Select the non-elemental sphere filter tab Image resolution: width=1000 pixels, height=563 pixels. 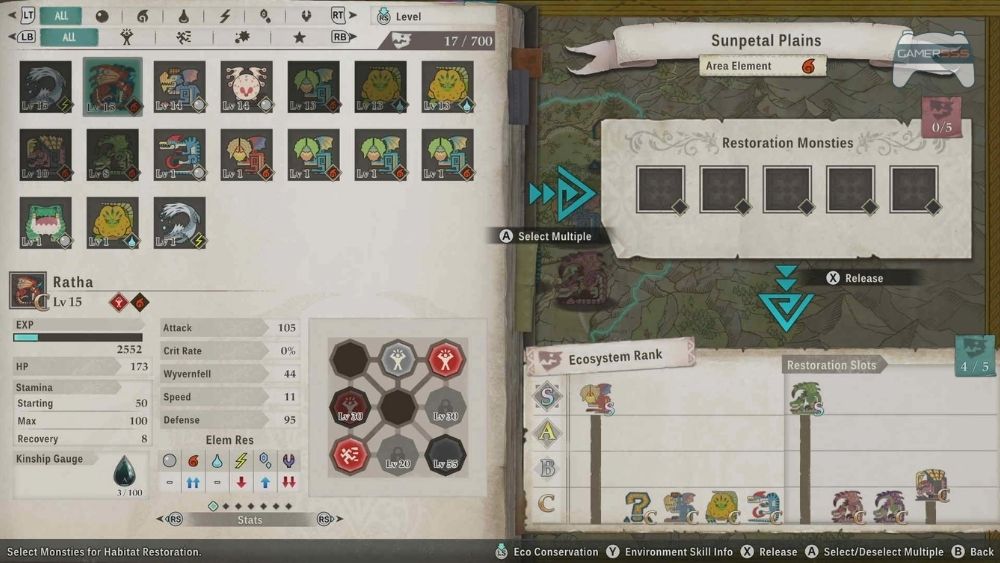coord(102,16)
